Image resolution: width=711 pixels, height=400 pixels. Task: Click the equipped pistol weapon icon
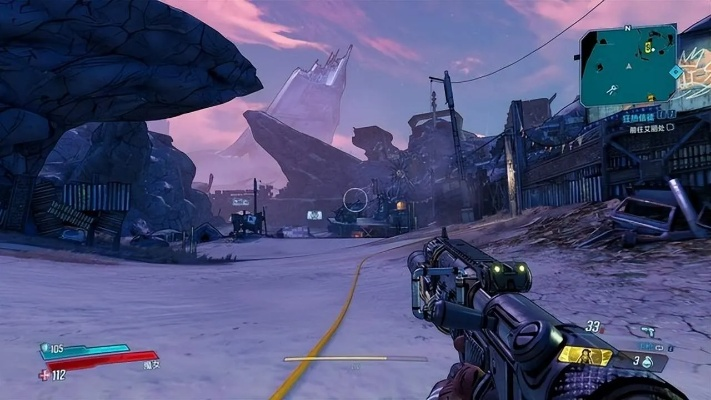click(648, 330)
